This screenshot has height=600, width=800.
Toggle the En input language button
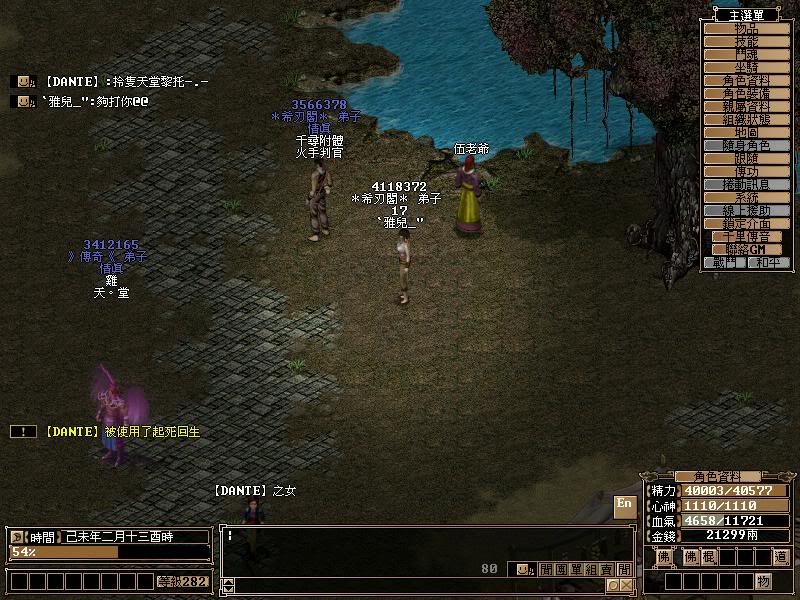click(x=624, y=503)
